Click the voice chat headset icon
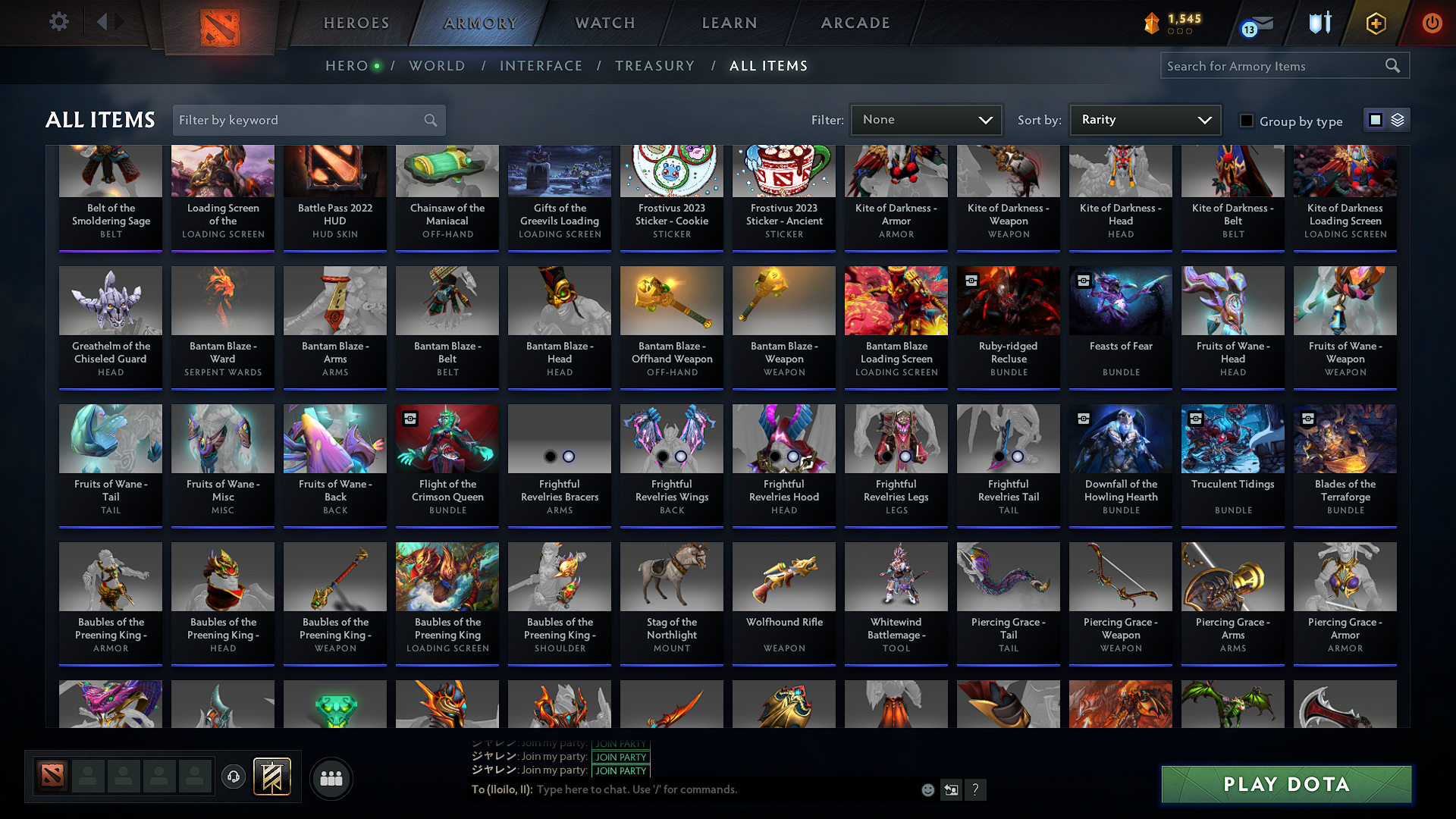Screen dimensions: 1456x819 point(234,778)
